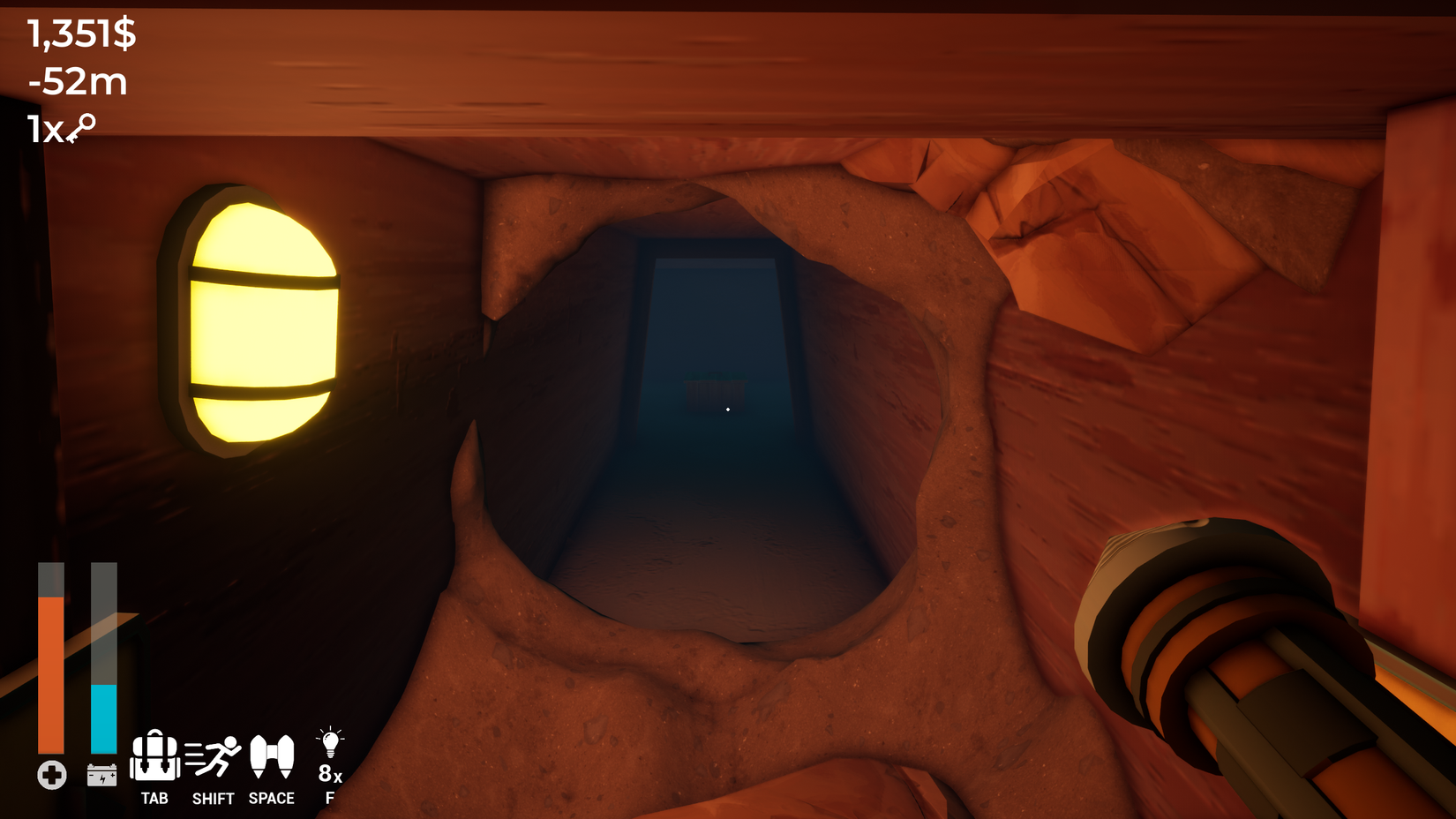Screen dimensions: 1456x819
Task: Open the TAB inventory label
Action: click(154, 798)
